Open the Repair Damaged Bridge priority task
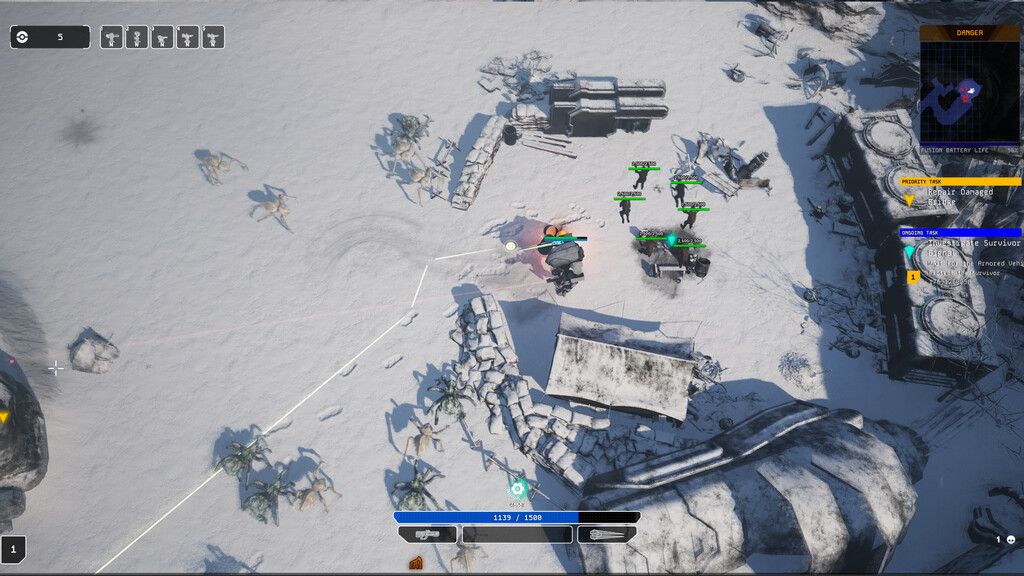1024x576 pixels. click(960, 196)
